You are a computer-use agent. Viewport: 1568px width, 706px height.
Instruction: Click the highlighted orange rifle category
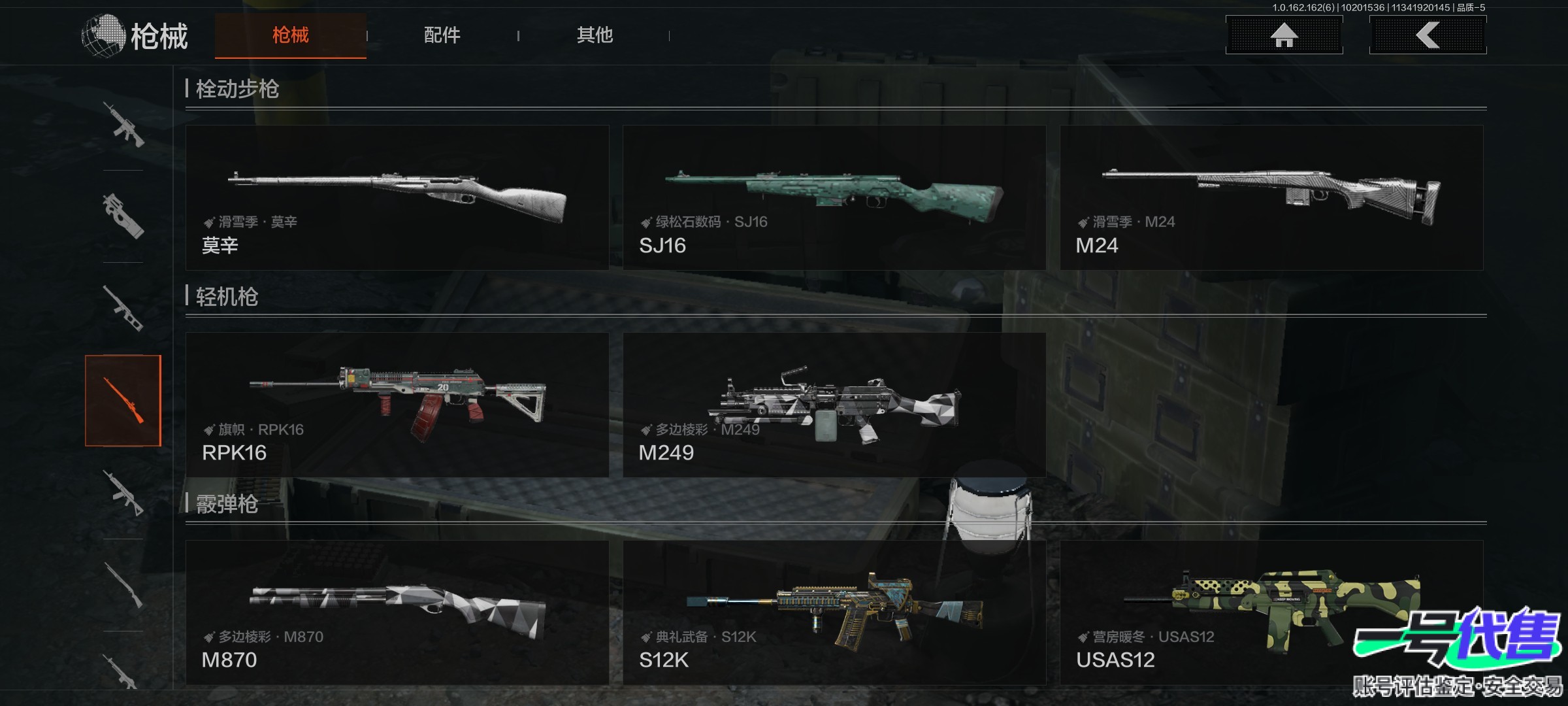click(123, 401)
